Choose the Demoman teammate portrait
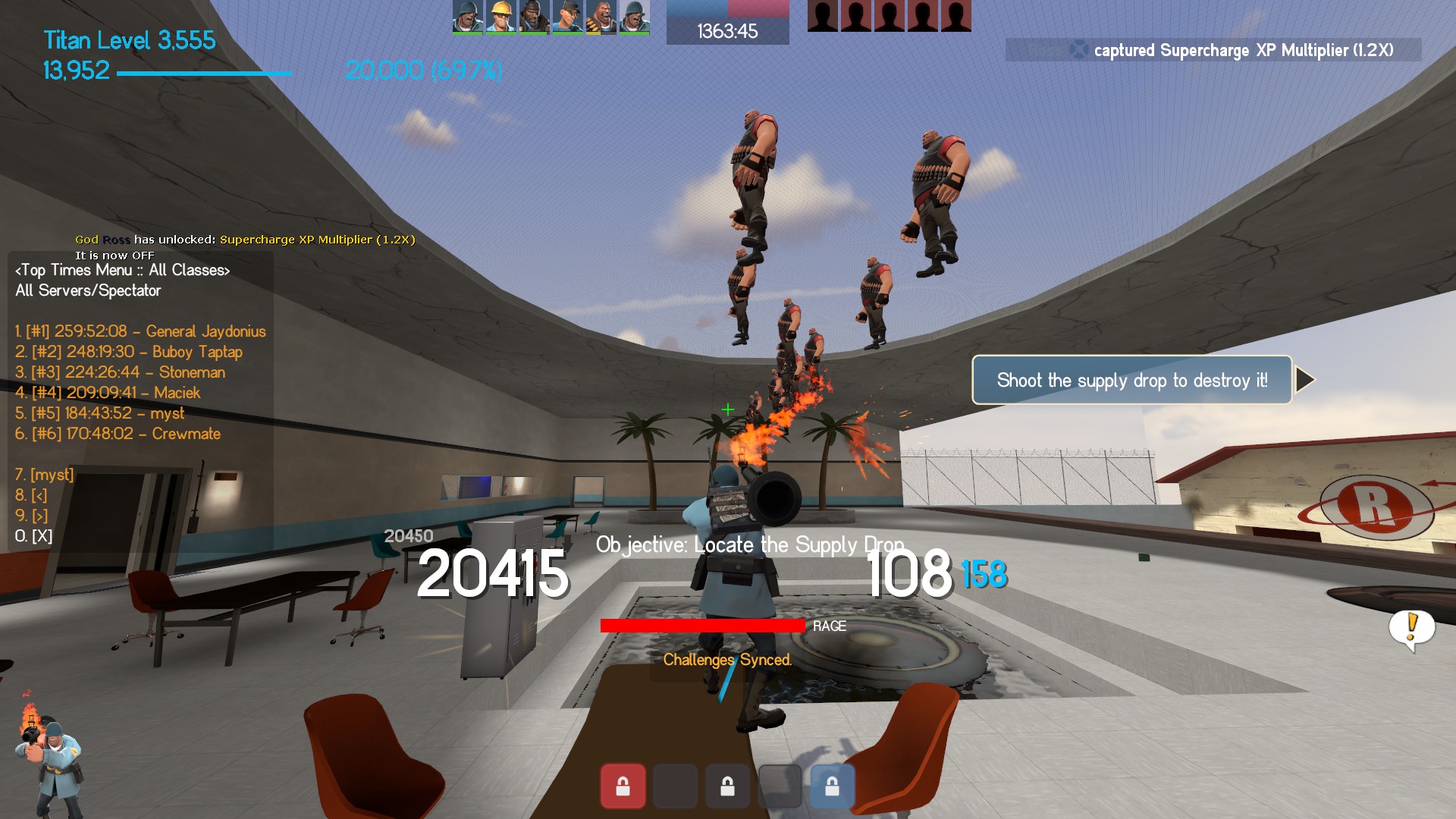Viewport: 1456px width, 819px height. pos(534,17)
